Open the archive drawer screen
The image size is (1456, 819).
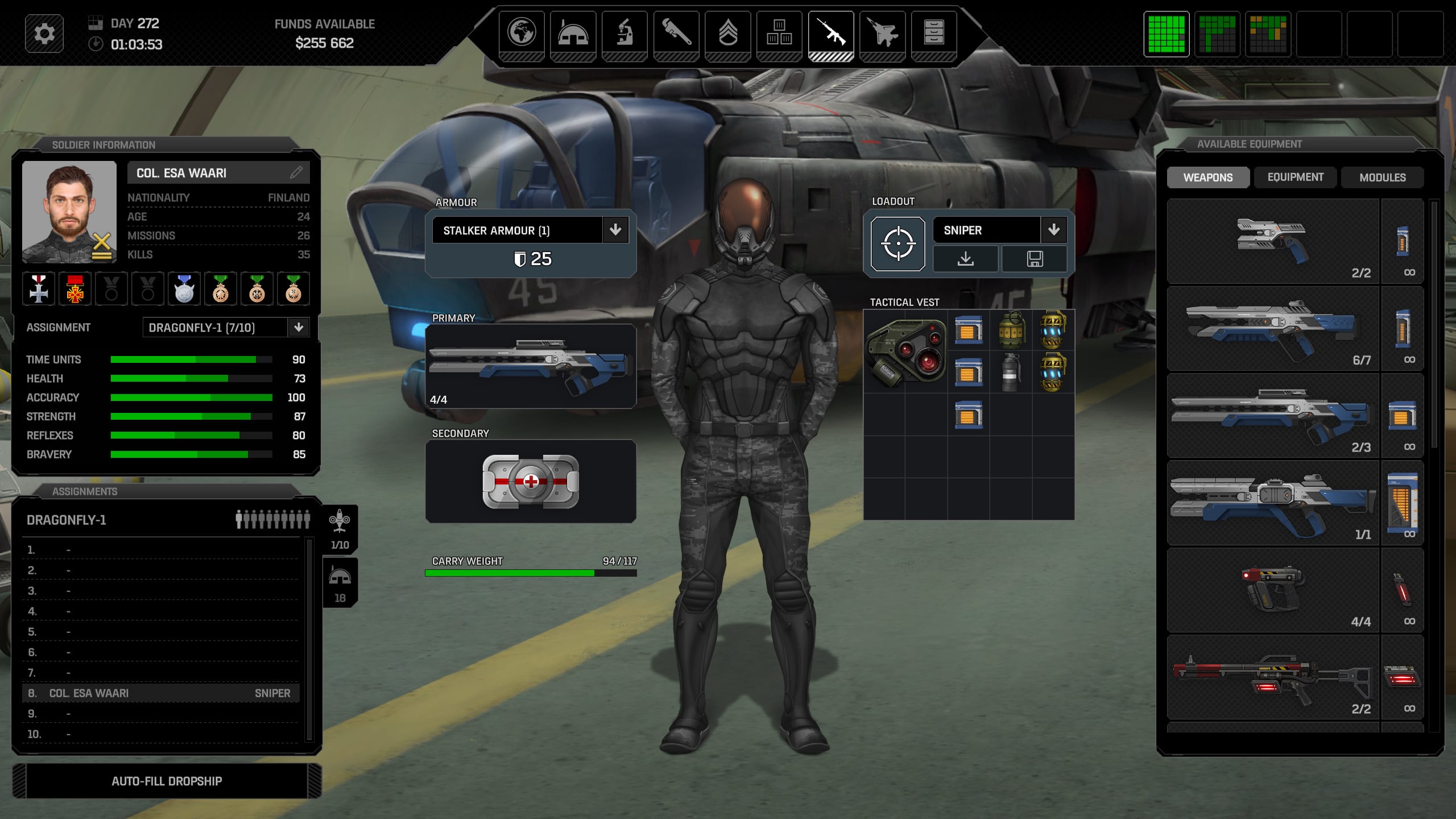(933, 33)
